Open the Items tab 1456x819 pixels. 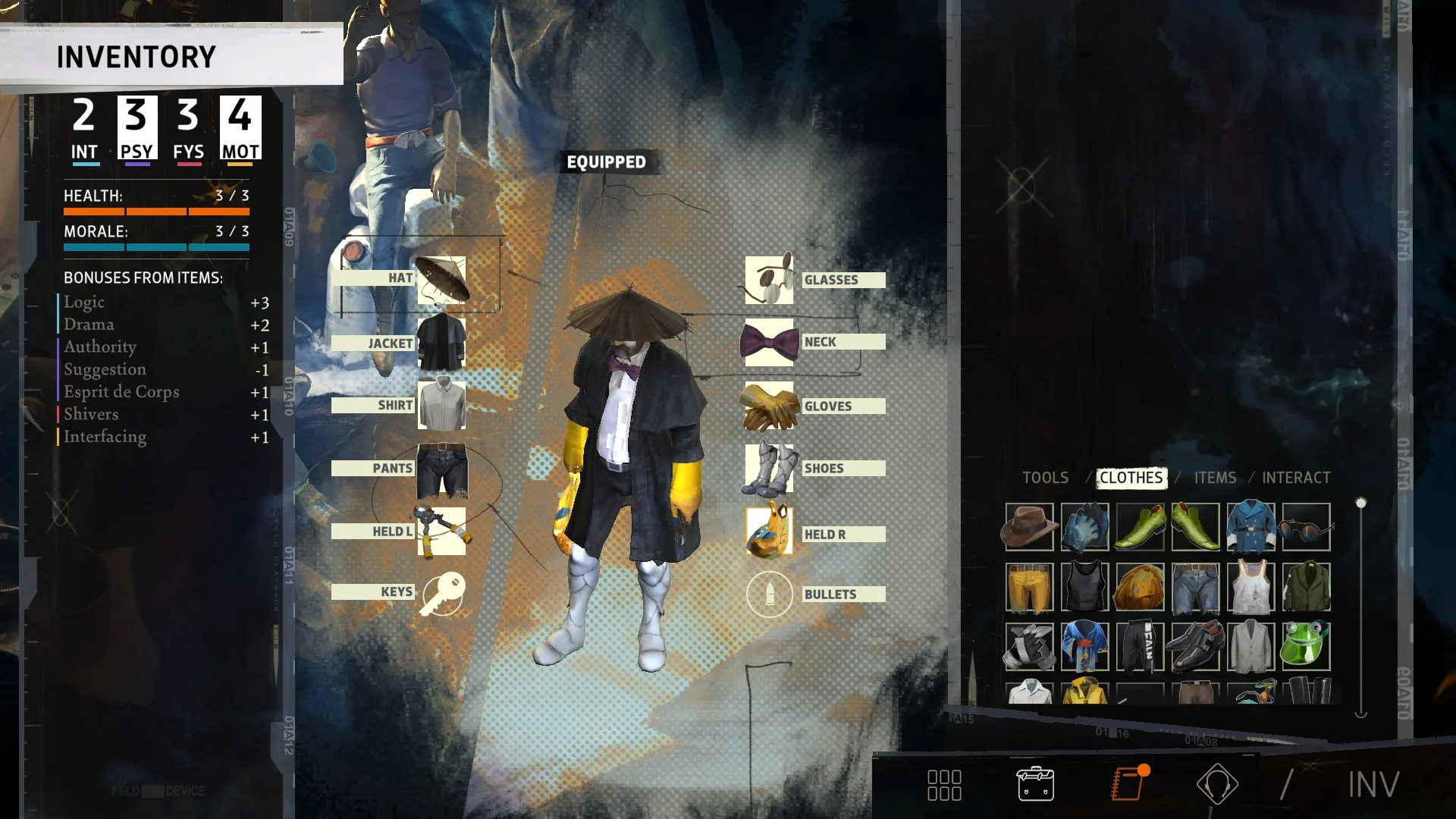coord(1215,478)
